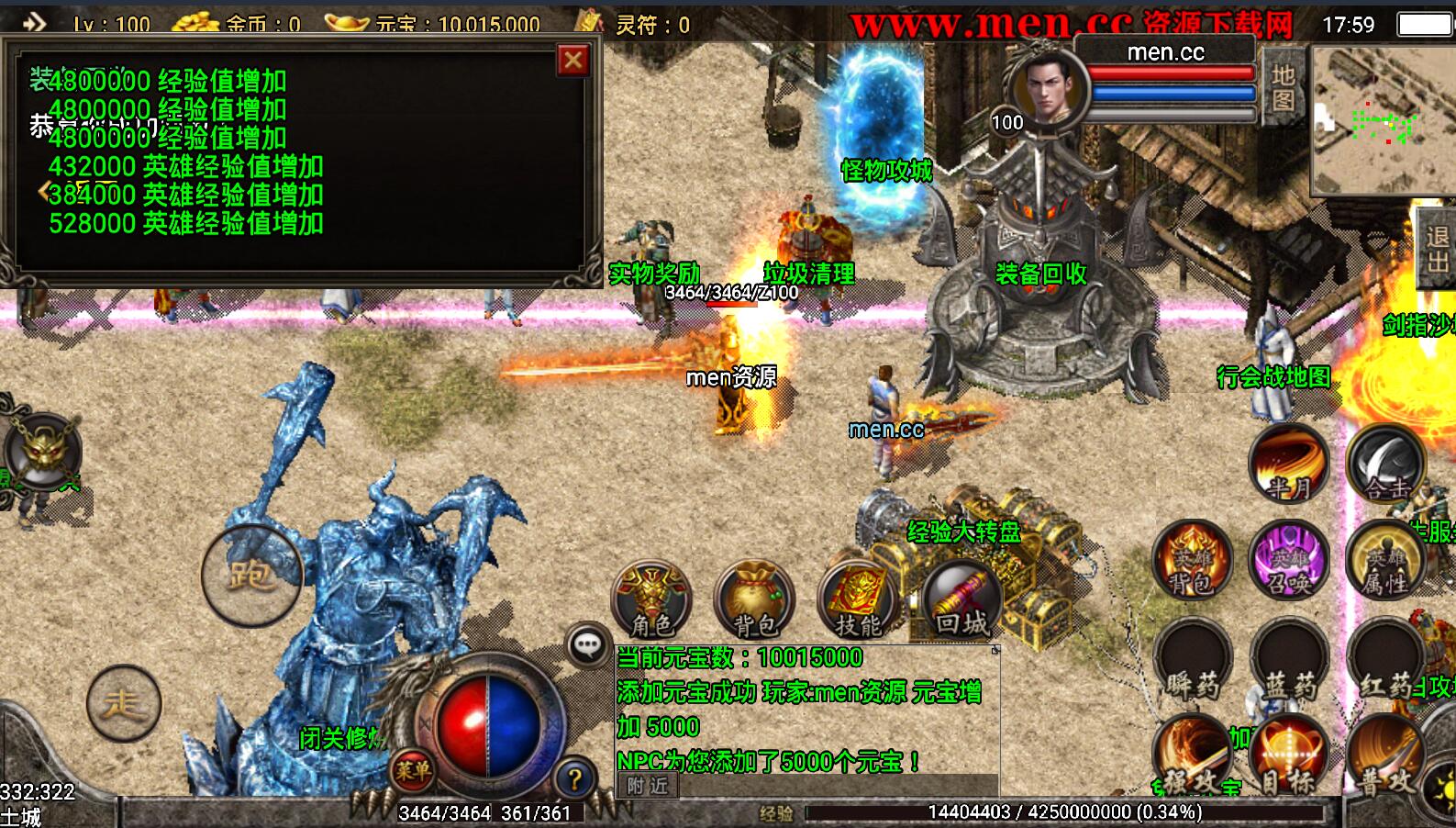Tap the 退出 exit button
Image resolution: width=1456 pixels, height=828 pixels.
point(1437,250)
